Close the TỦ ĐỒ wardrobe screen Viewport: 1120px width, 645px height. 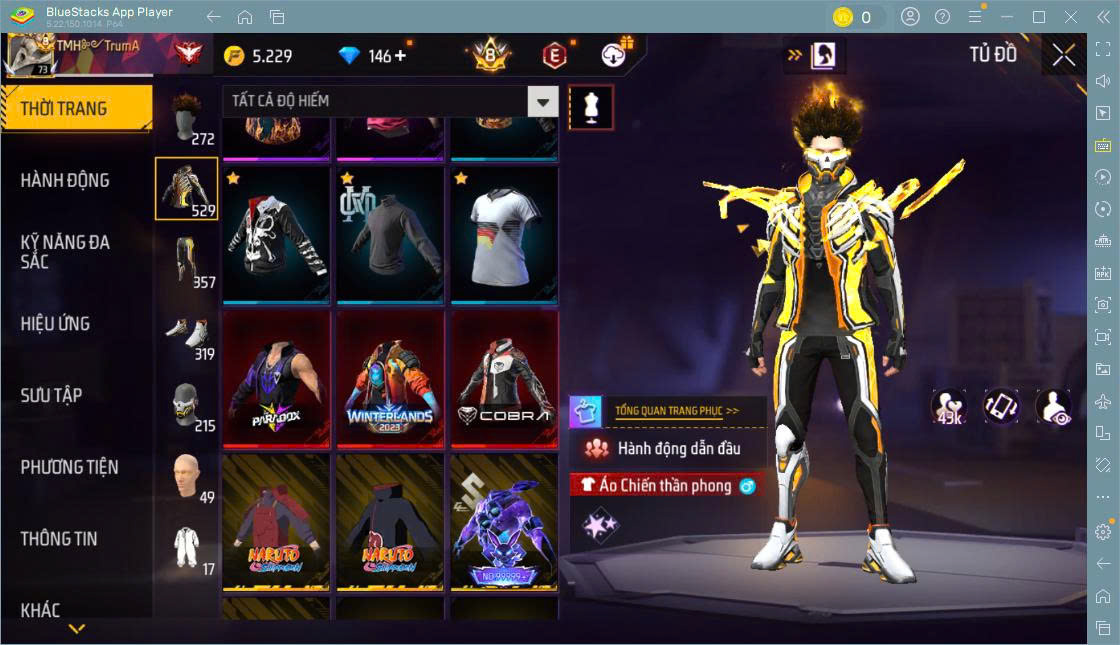click(1064, 56)
